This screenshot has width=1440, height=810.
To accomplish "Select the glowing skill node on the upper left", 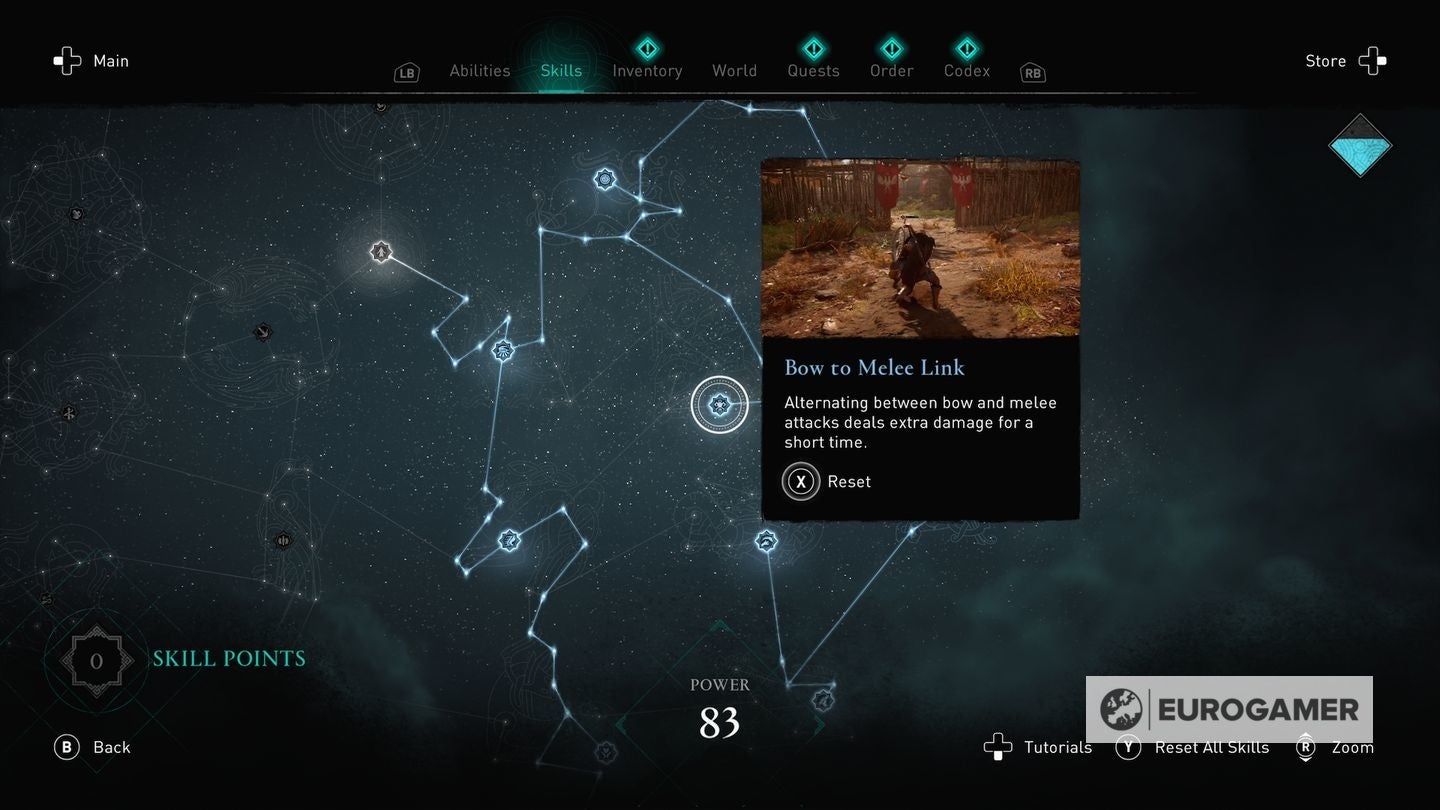I will tap(381, 252).
